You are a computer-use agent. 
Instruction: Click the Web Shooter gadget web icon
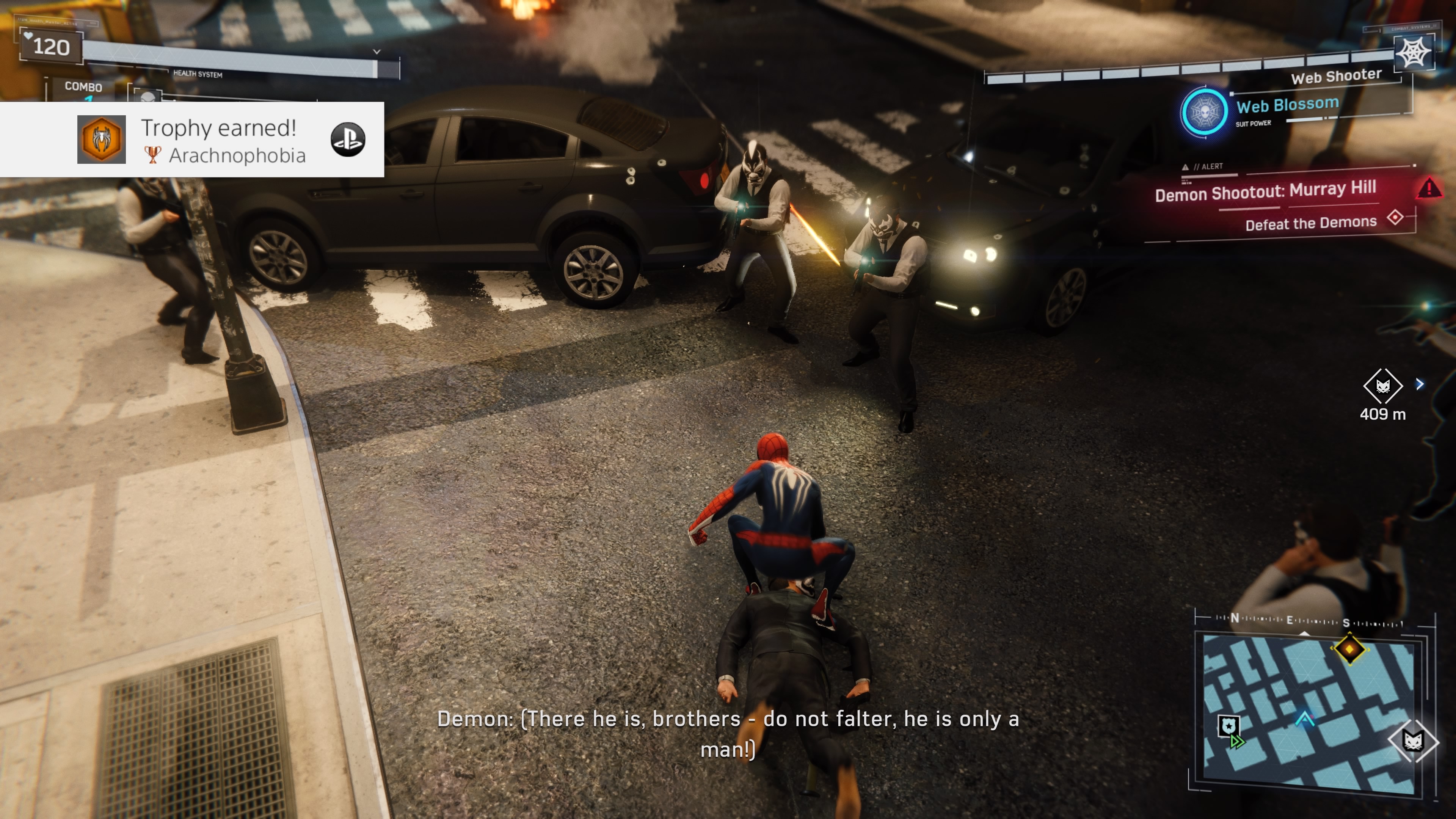tap(1413, 53)
